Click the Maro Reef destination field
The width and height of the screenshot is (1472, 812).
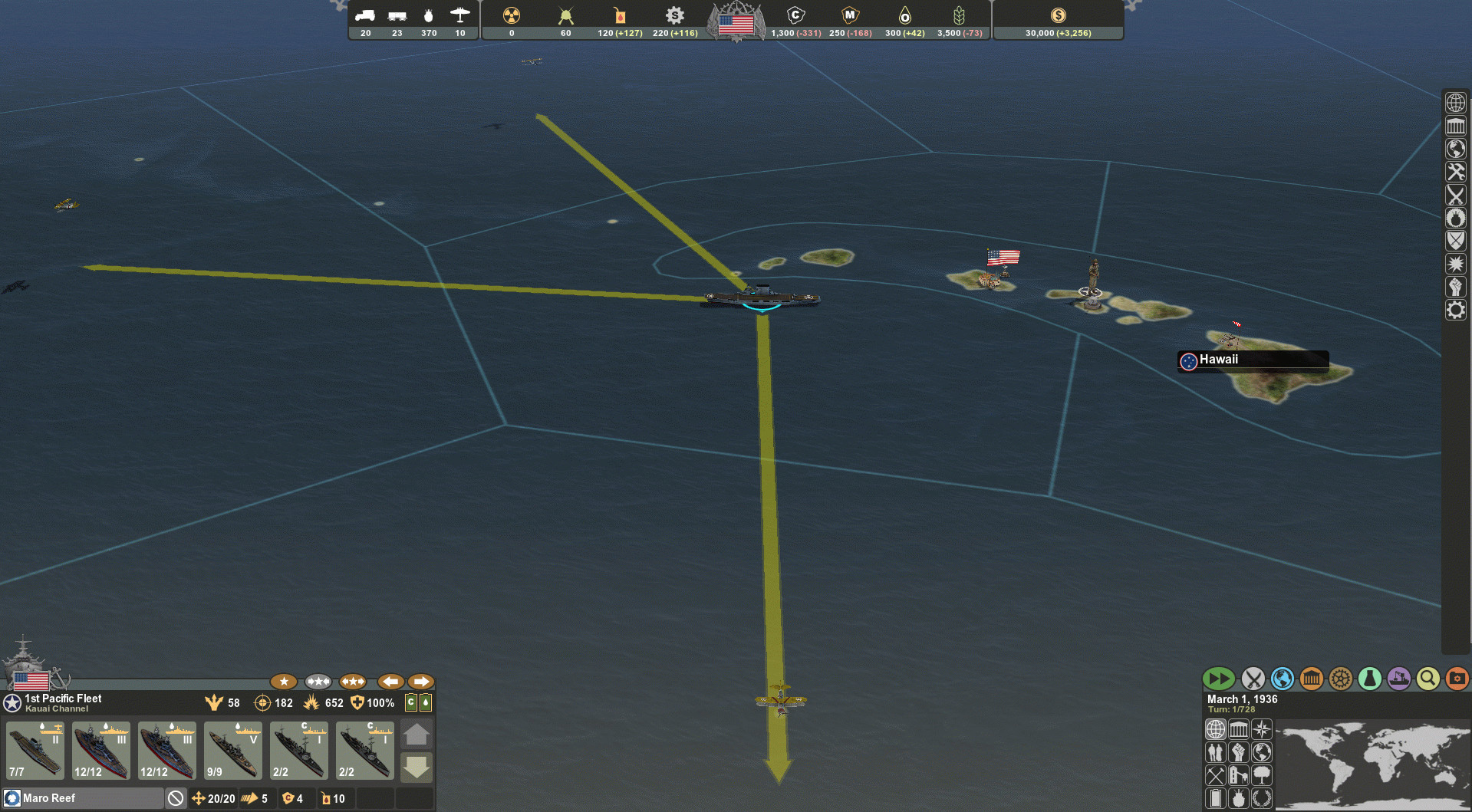click(84, 798)
